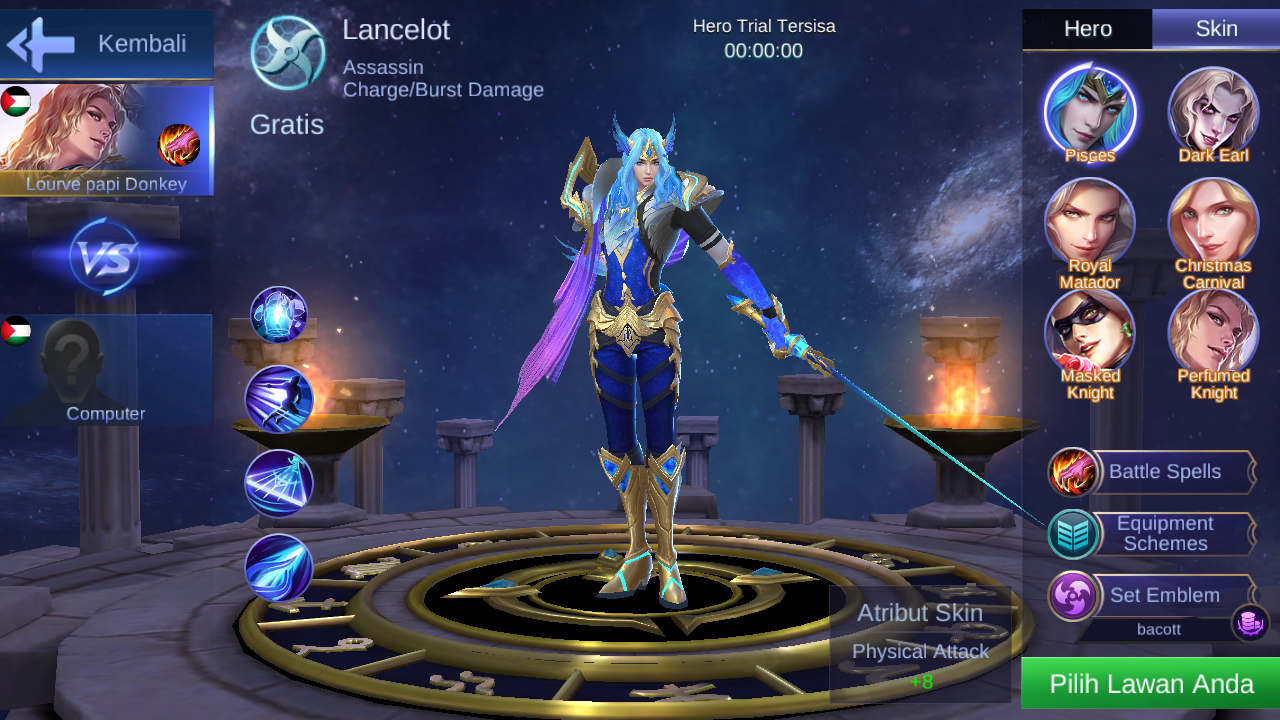Viewport: 1280px width, 720px height.
Task: View the third skill orb icon
Action: (278, 483)
